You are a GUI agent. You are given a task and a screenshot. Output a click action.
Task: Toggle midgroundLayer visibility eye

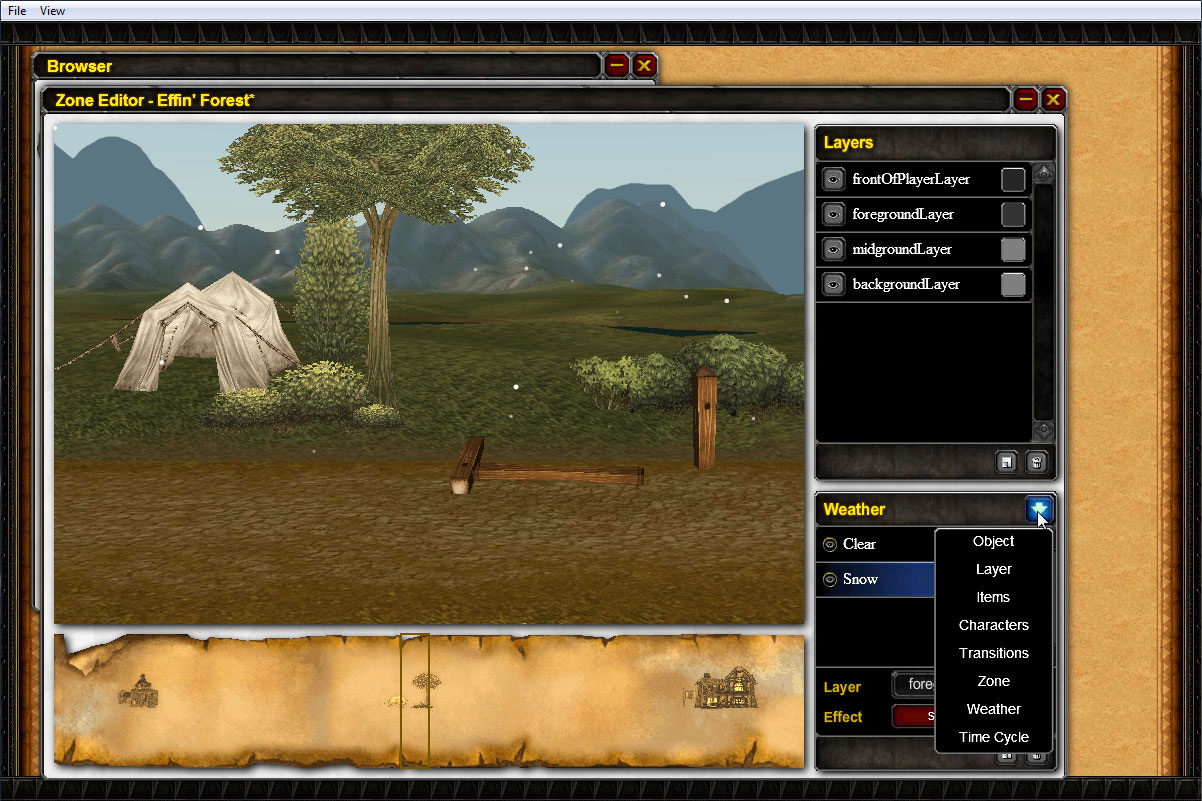pos(833,249)
